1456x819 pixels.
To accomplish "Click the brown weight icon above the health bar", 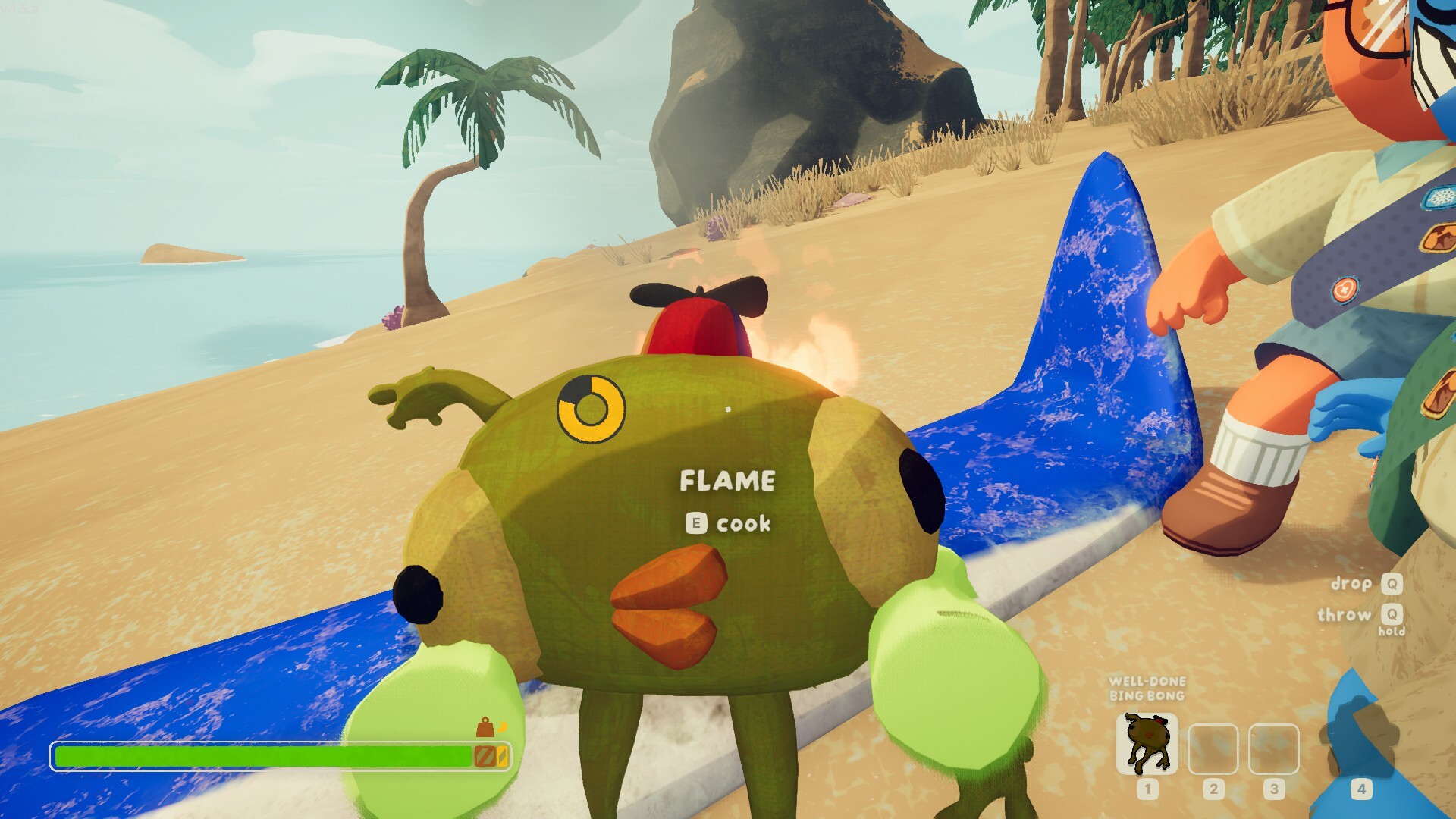I will click(484, 728).
